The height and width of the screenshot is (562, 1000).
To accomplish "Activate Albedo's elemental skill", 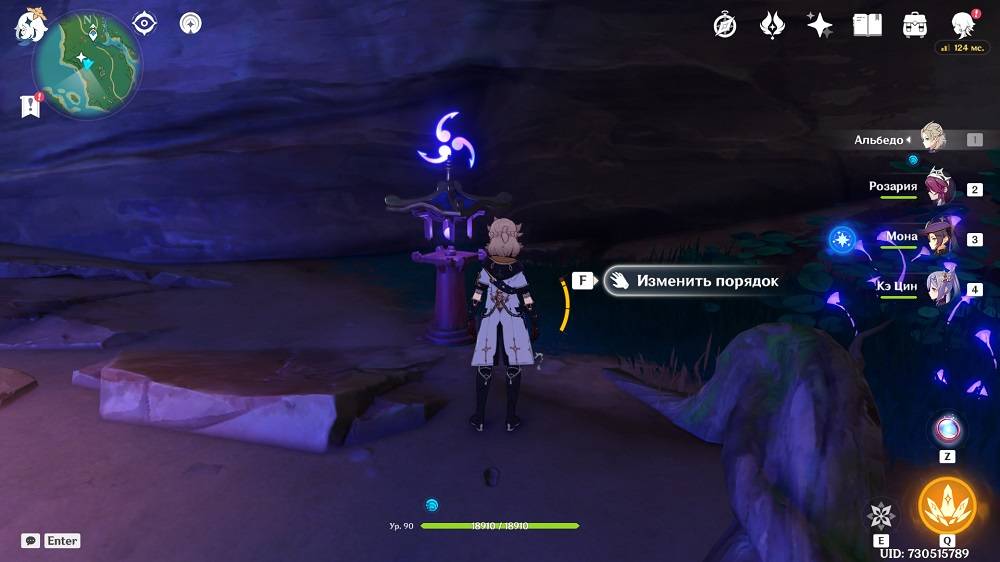I will [881, 515].
